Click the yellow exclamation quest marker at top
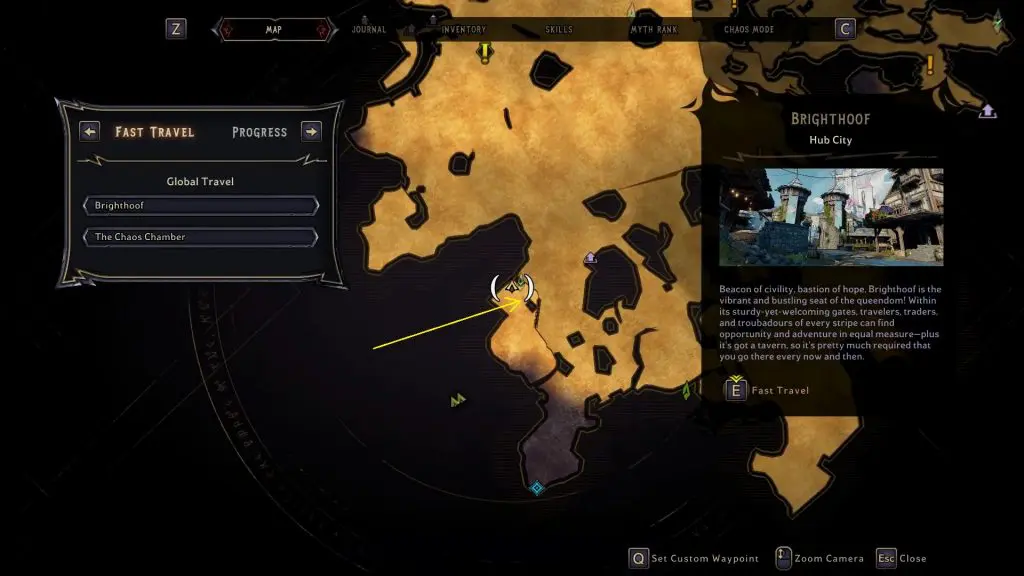The height and width of the screenshot is (576, 1024). tap(486, 50)
